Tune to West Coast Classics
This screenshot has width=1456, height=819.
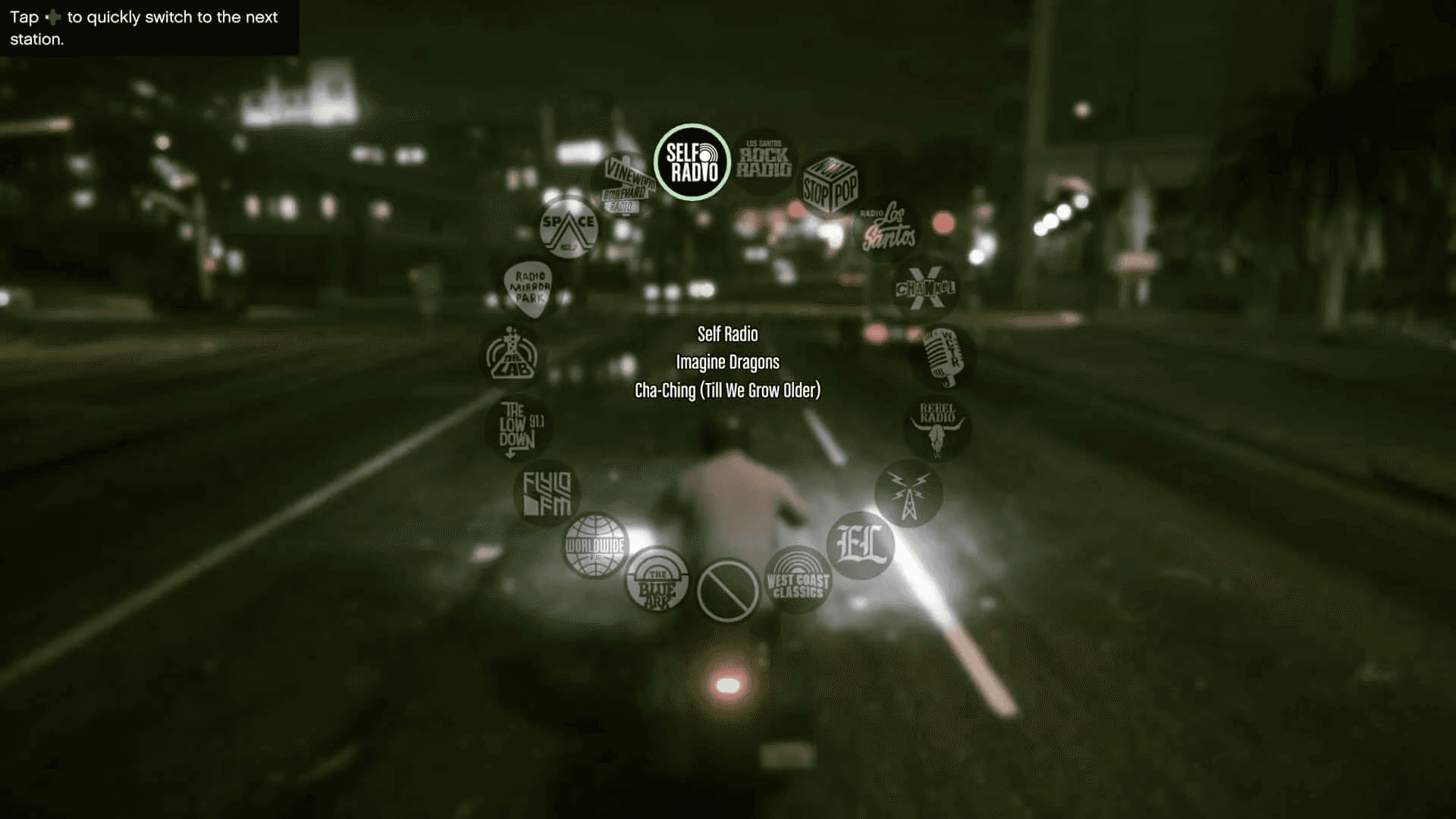coord(798,583)
